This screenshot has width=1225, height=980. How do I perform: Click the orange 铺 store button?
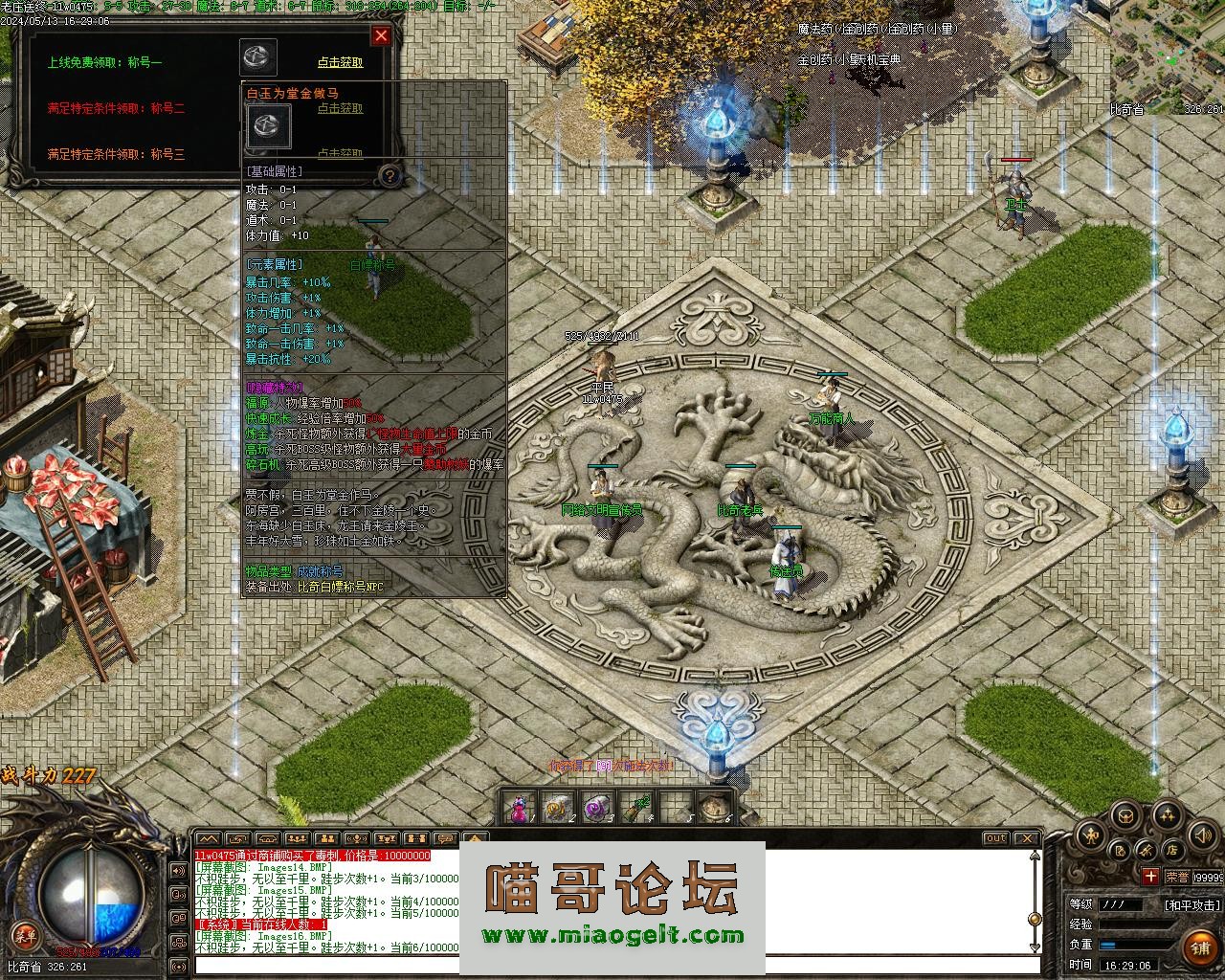coord(1200,947)
